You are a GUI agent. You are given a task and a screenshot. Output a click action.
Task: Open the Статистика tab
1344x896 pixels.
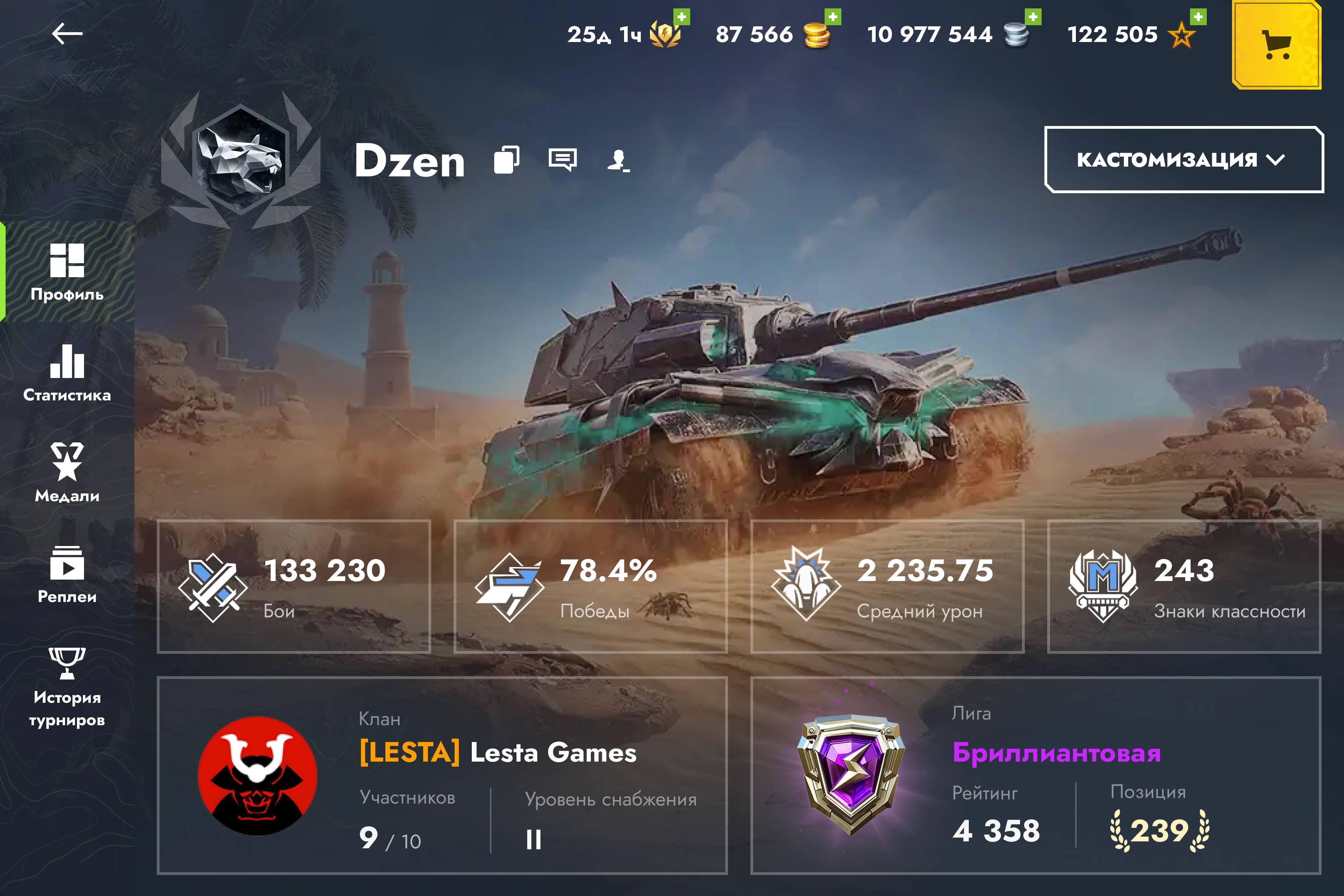point(68,372)
